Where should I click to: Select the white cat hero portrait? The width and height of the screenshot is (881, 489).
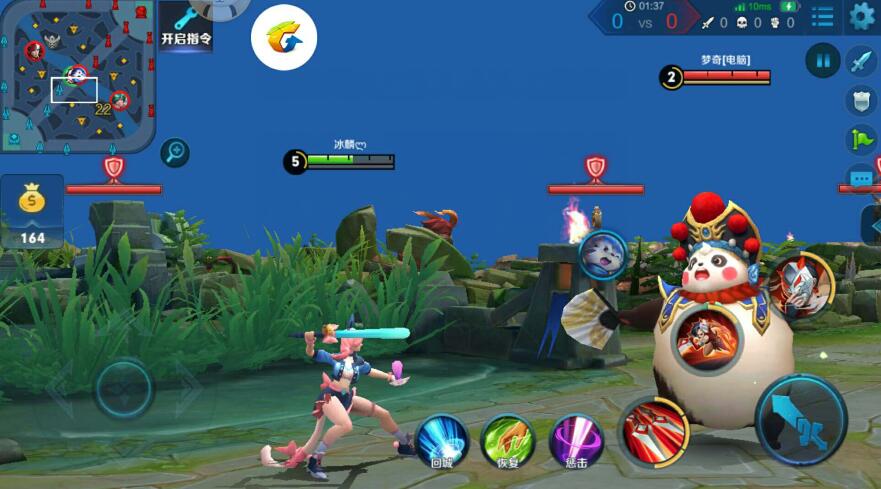tap(603, 253)
